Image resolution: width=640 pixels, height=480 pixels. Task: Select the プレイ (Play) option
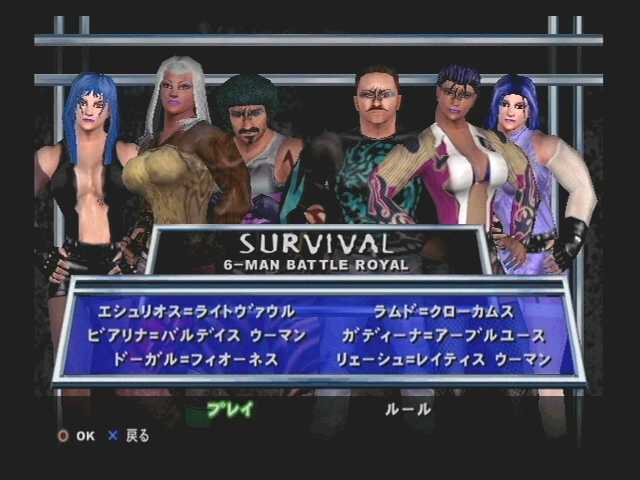click(x=229, y=409)
